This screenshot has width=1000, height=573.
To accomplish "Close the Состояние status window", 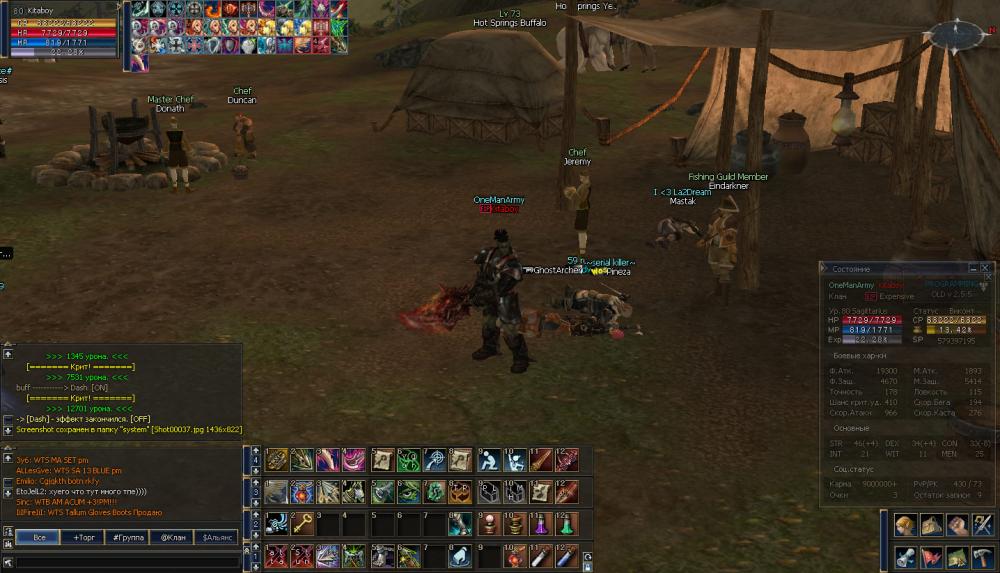I will pos(985,269).
